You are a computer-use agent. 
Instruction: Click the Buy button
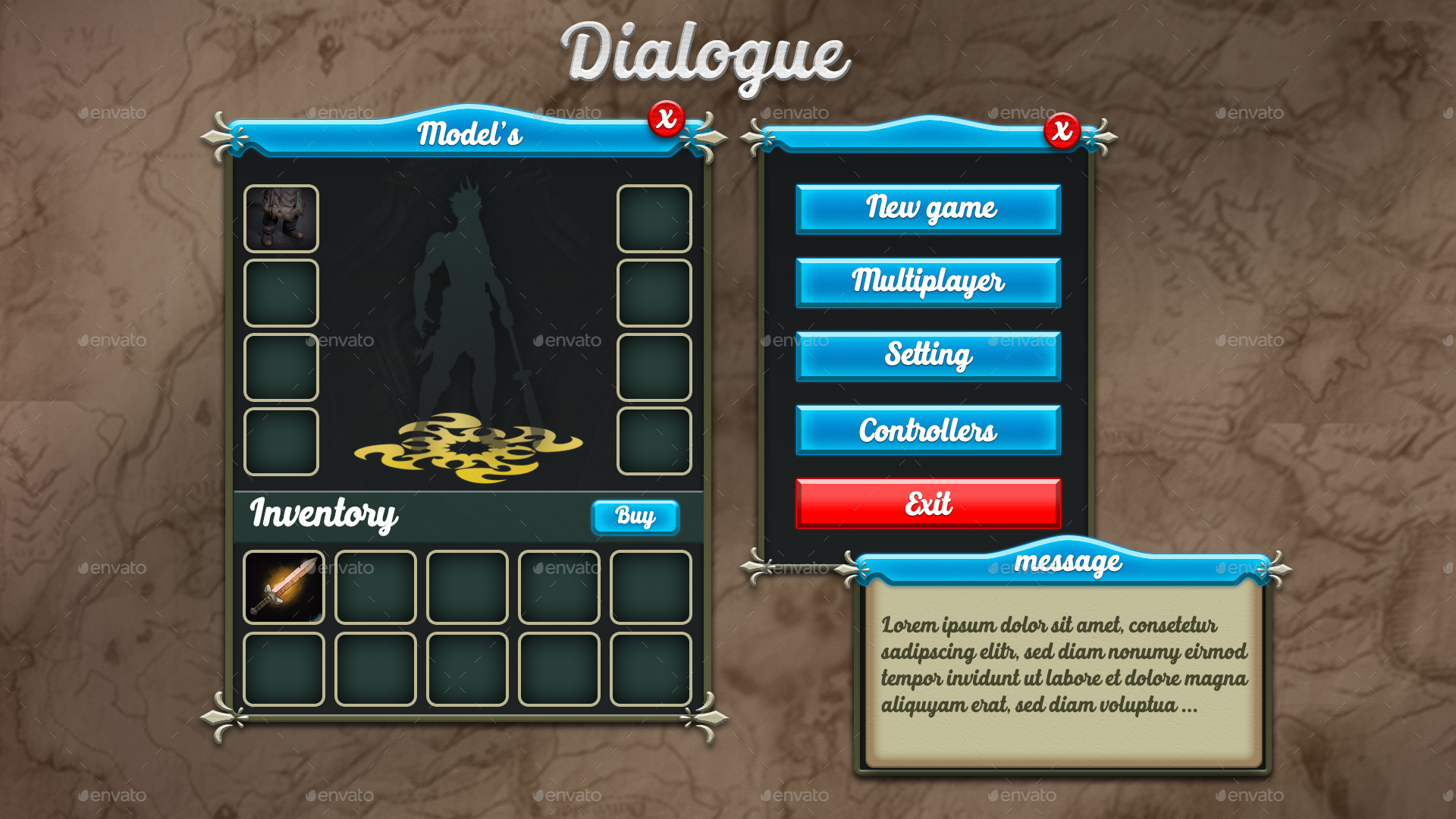635,517
